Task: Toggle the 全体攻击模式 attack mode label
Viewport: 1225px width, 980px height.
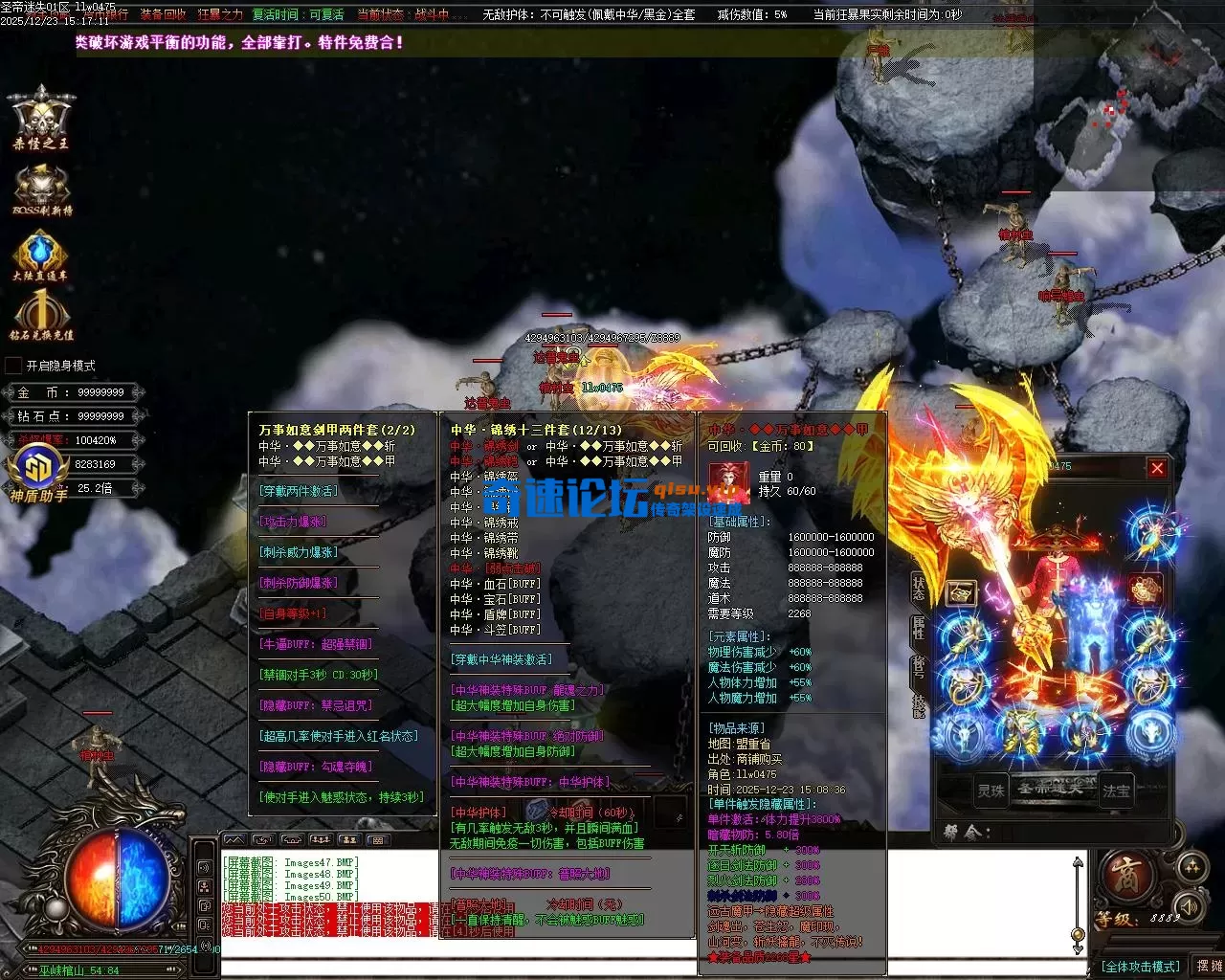Action: pos(1140,967)
